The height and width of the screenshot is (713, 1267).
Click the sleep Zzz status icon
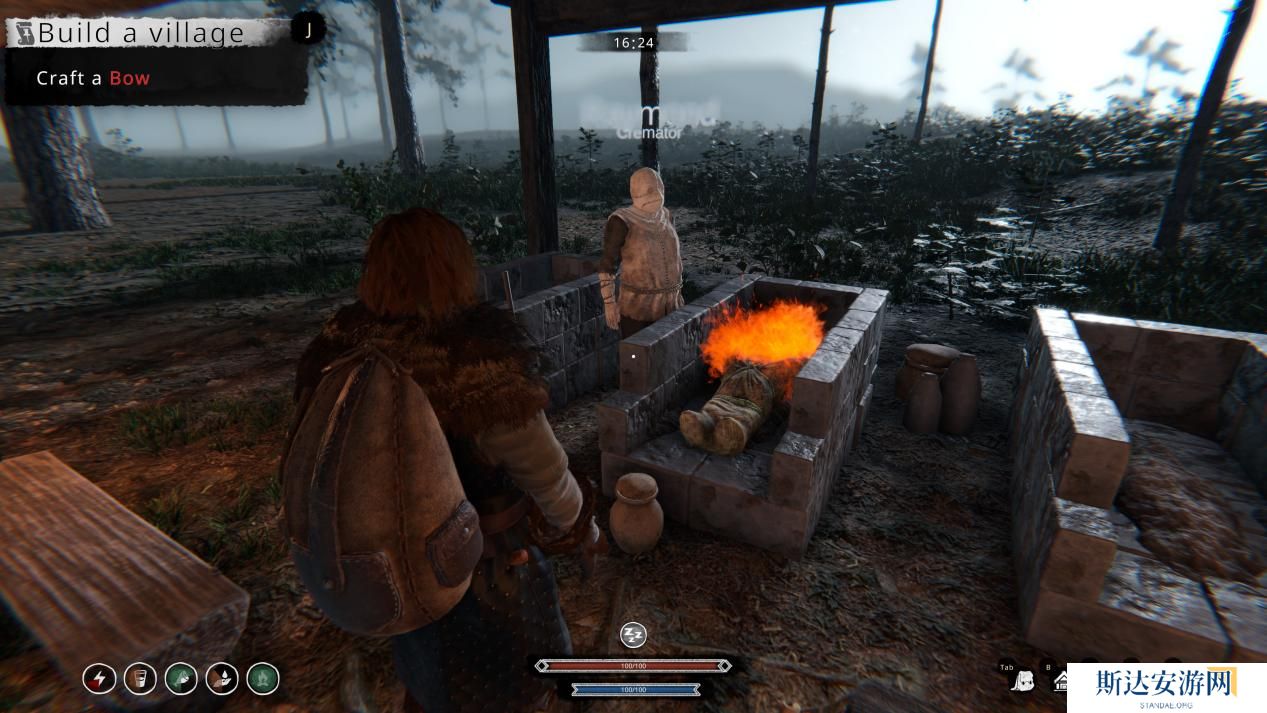[633, 635]
